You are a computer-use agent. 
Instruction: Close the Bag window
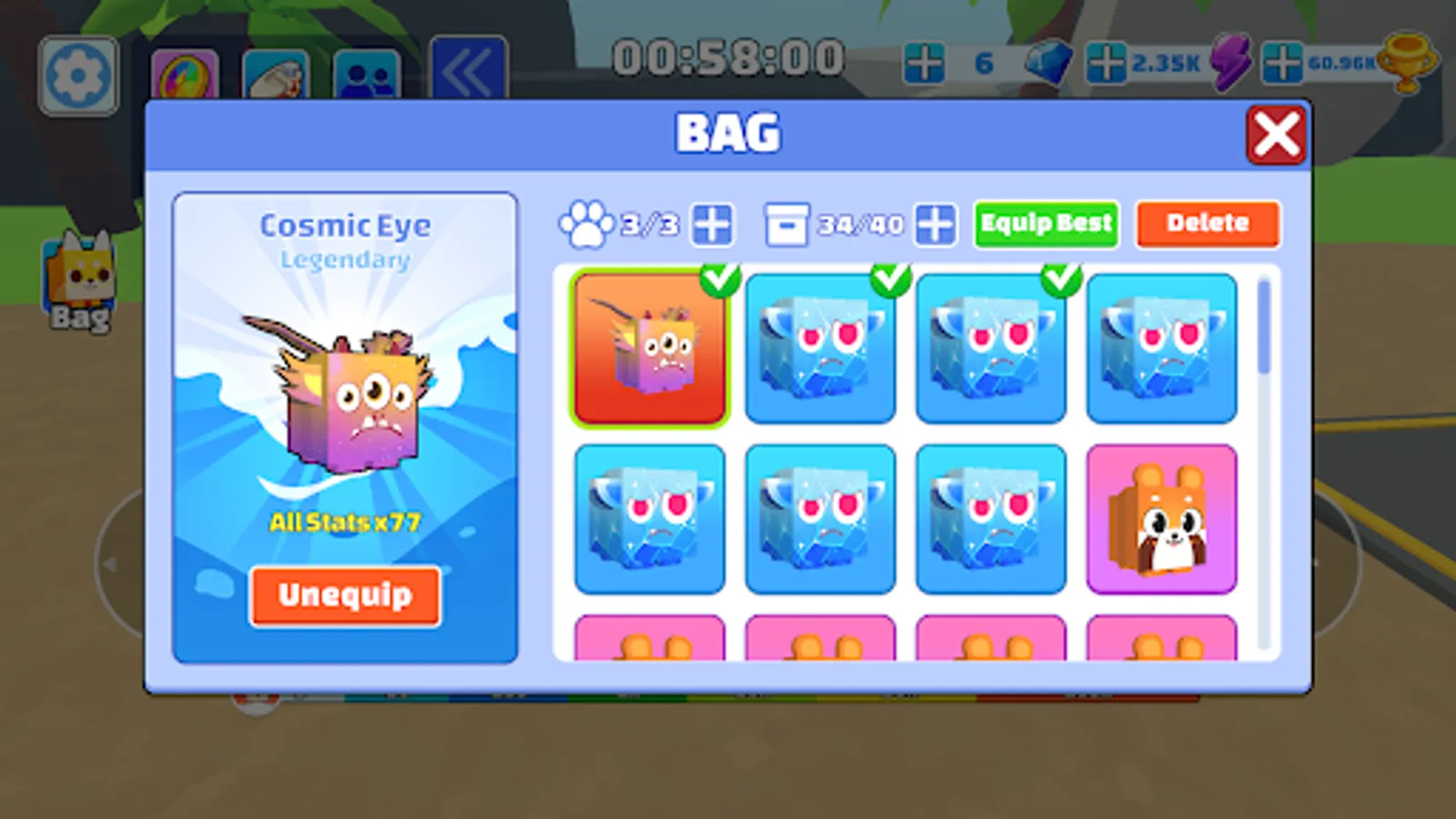tap(1278, 133)
